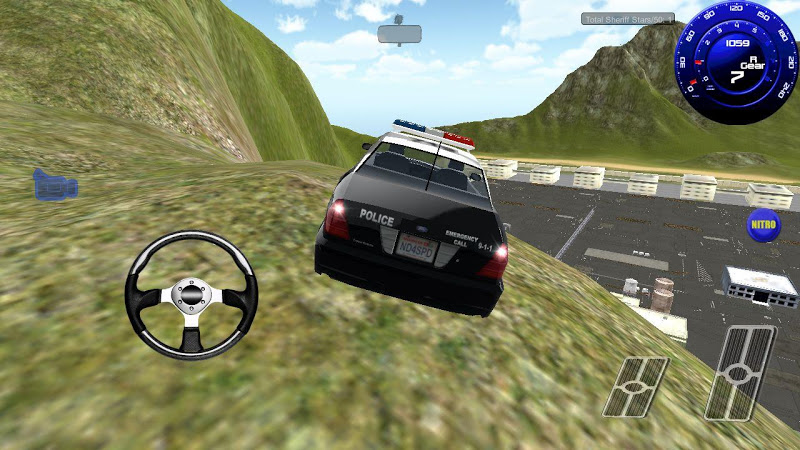Tap the short brake pedal
The image size is (800, 450).
point(636,386)
